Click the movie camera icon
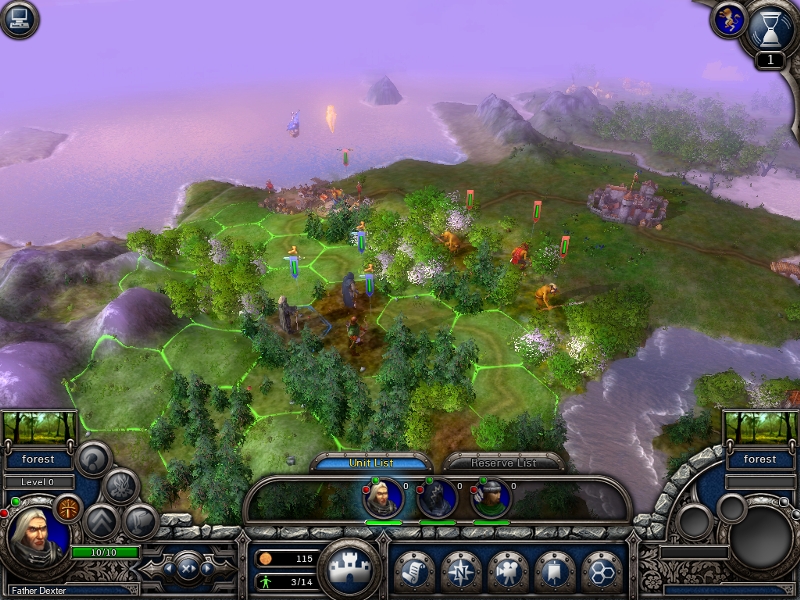The height and width of the screenshot is (600, 800). point(508,570)
